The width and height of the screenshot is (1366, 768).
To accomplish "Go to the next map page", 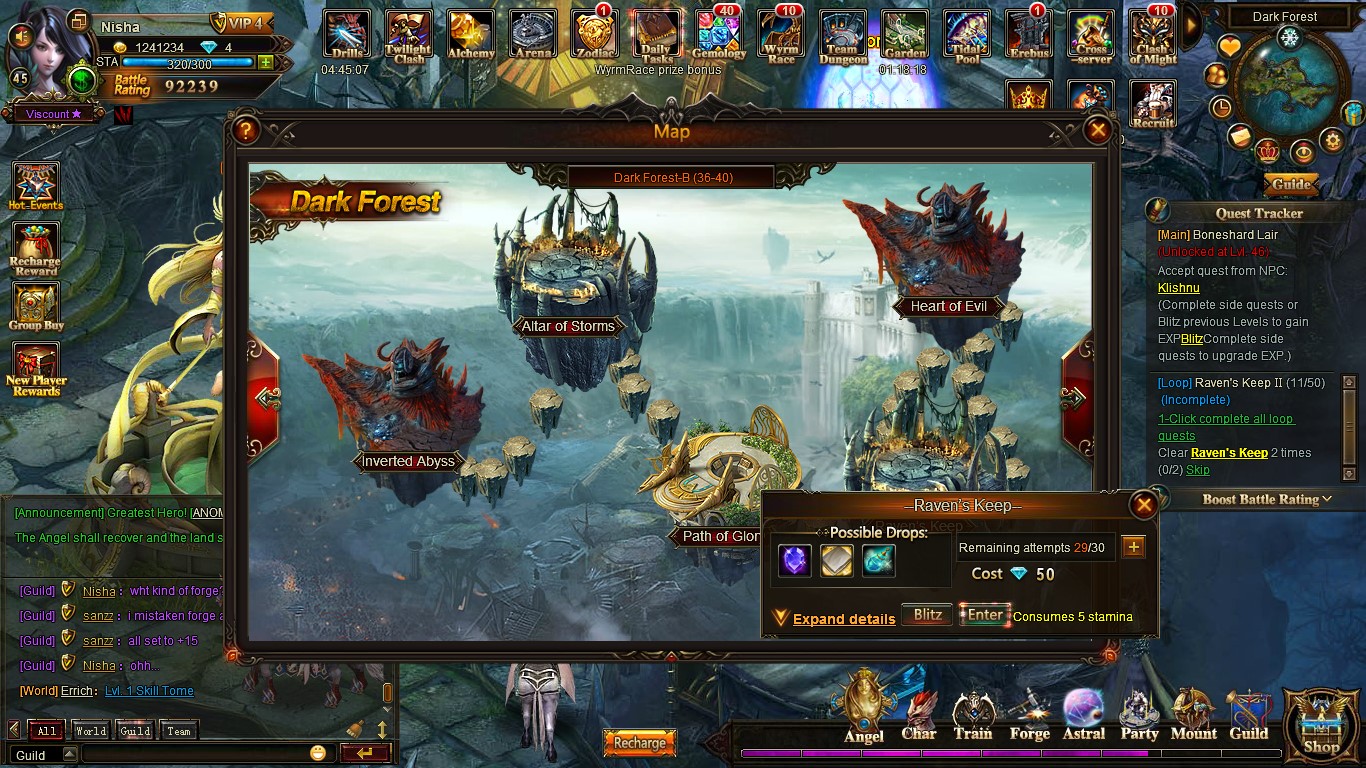I will (1076, 398).
